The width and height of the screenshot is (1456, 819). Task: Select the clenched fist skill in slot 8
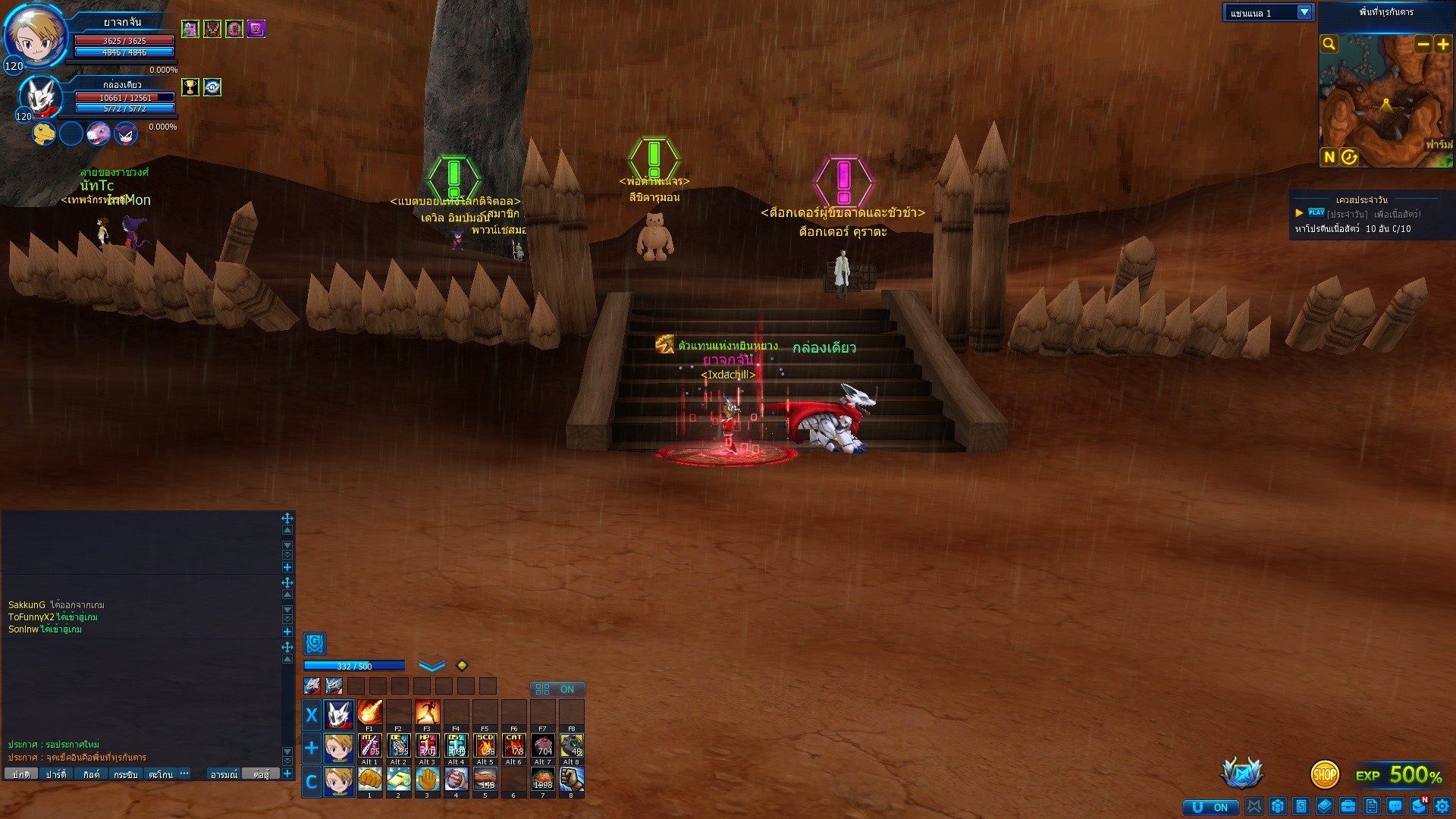tap(571, 779)
